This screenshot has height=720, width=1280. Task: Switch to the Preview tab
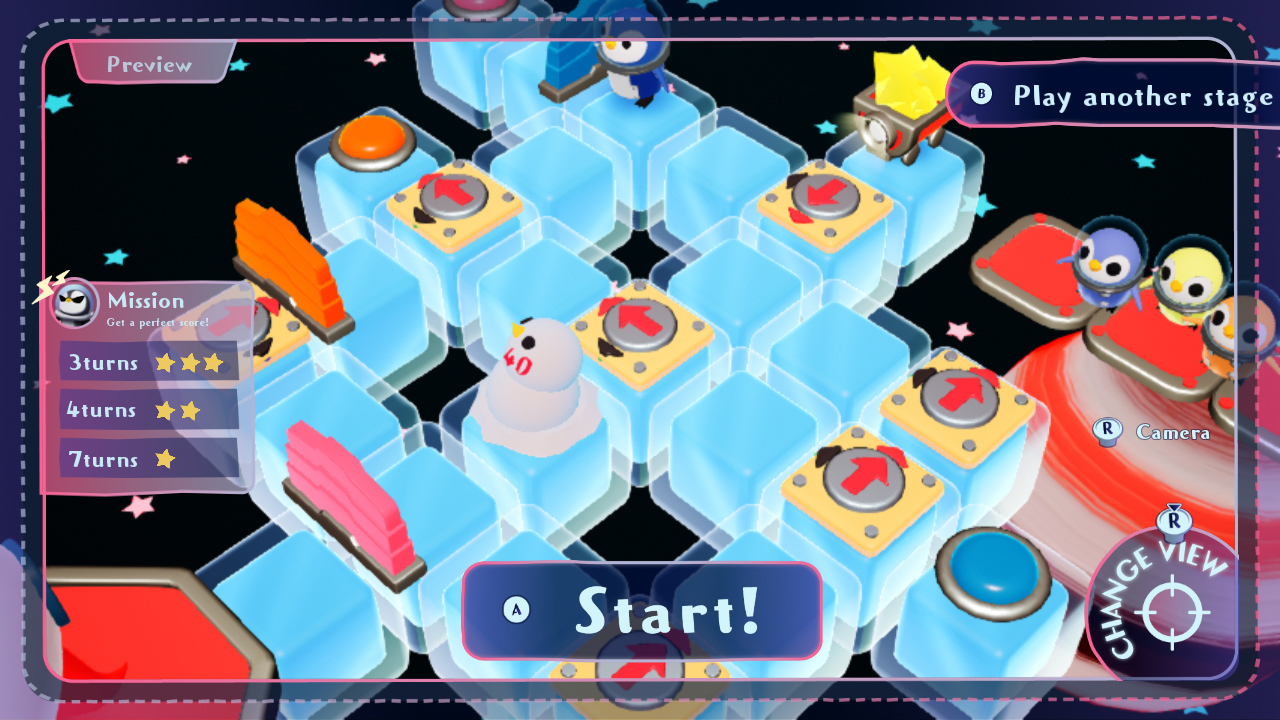[148, 63]
